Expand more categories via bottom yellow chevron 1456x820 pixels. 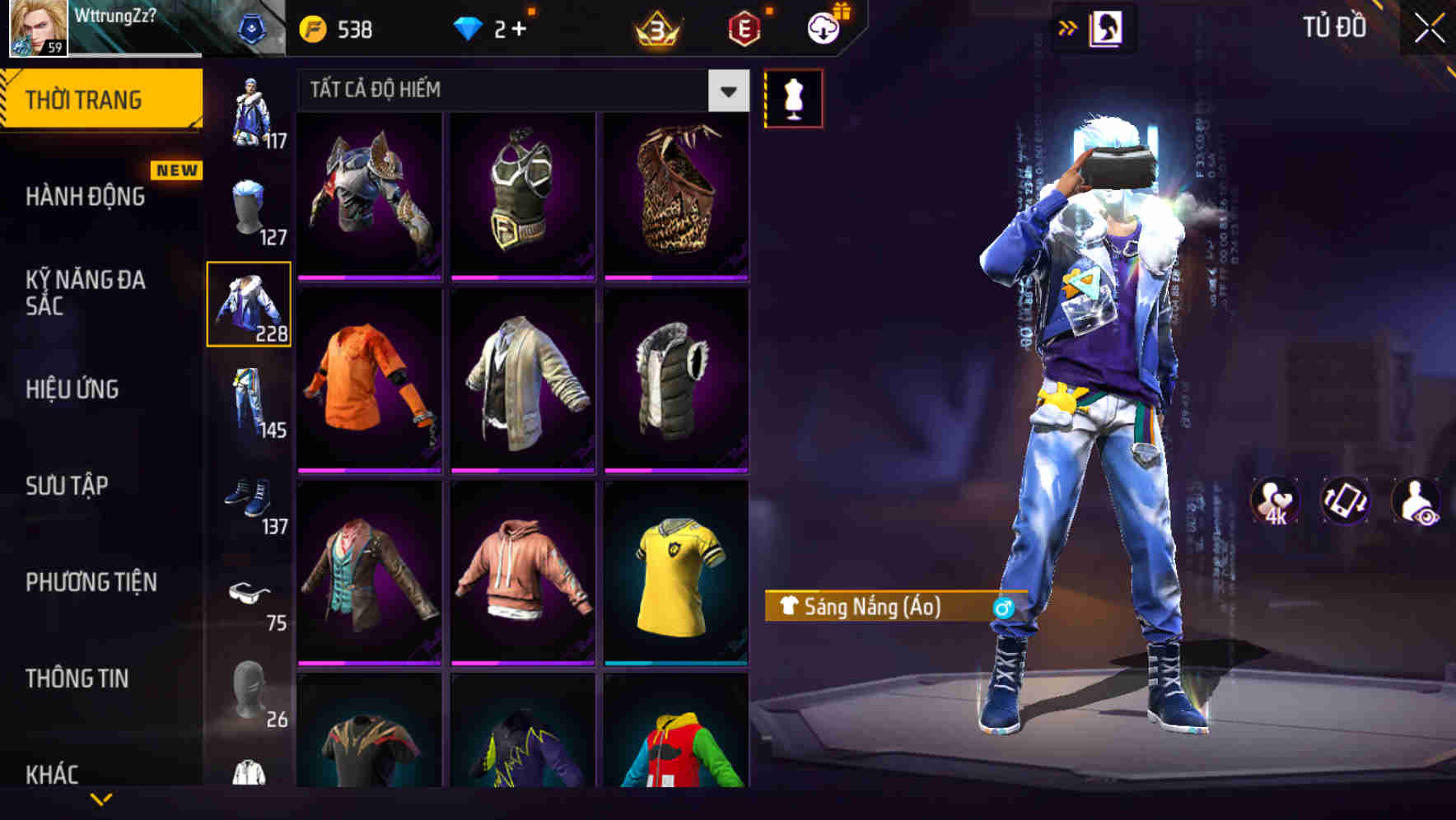(x=101, y=799)
